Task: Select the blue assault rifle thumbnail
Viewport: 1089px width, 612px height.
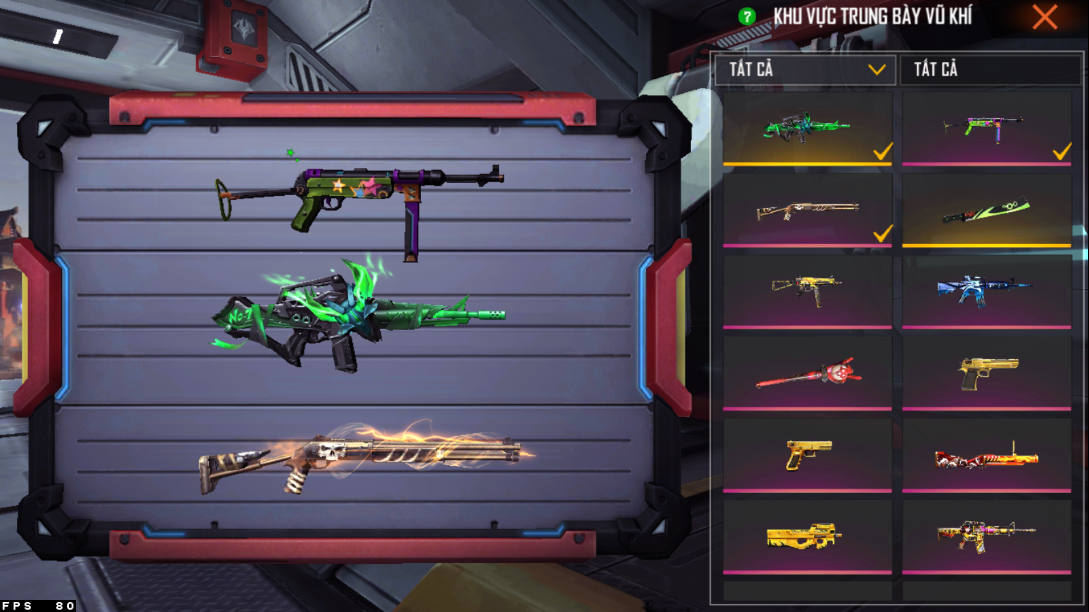Action: [986, 291]
